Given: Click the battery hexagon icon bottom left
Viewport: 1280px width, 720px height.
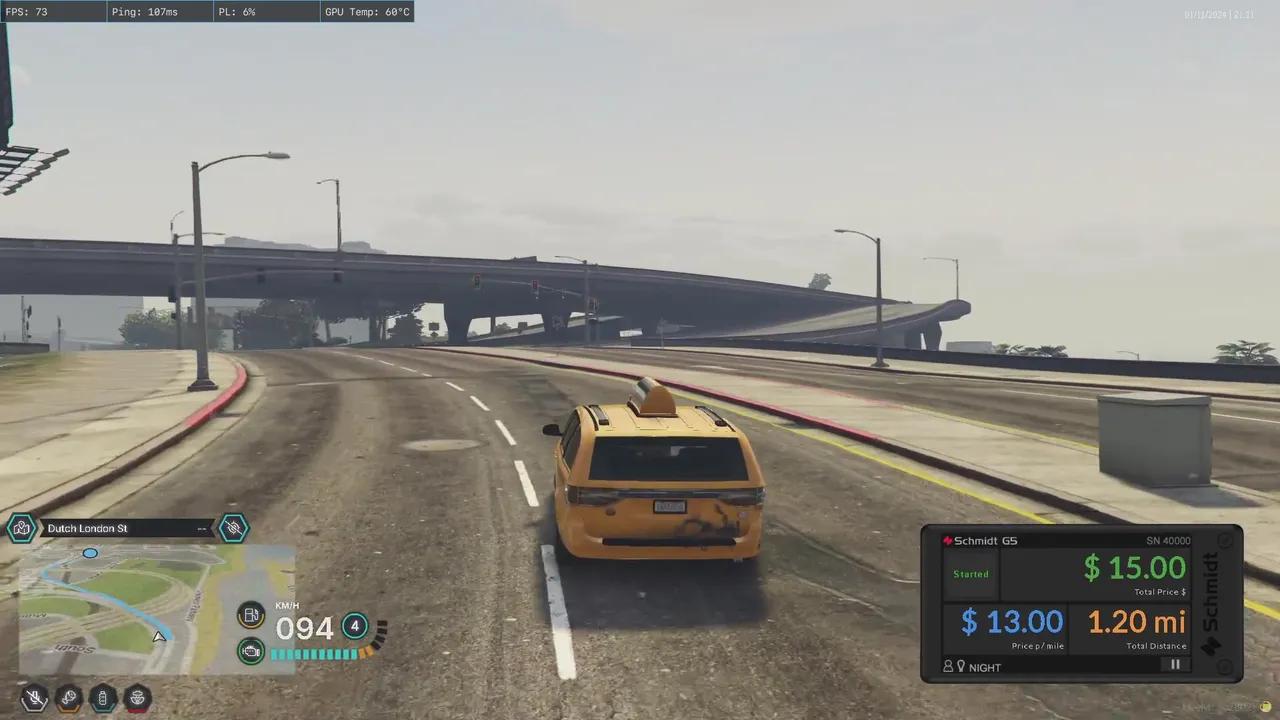Looking at the screenshot, I should (x=103, y=699).
